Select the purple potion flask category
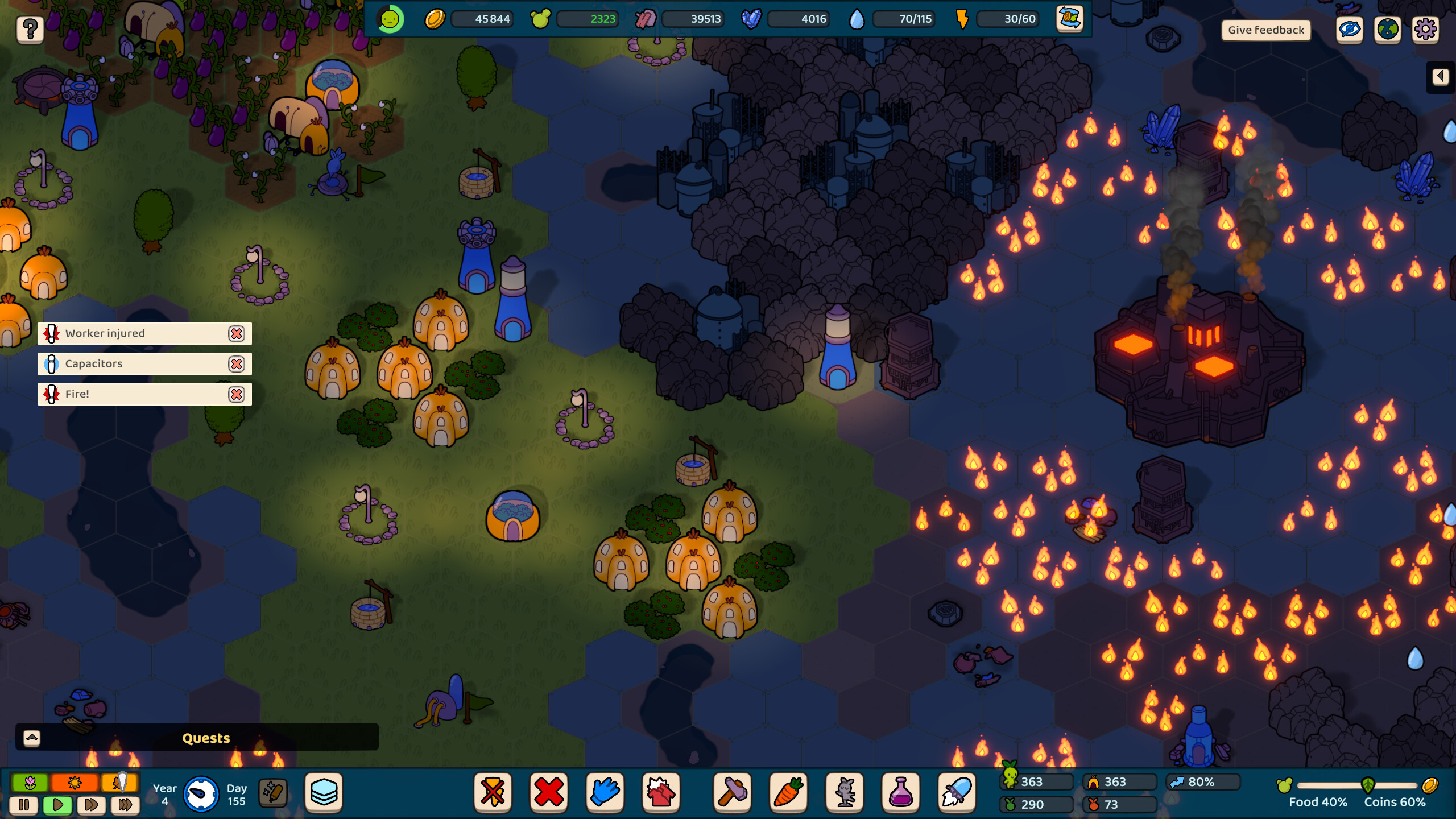The height and width of the screenshot is (819, 1456). click(901, 792)
